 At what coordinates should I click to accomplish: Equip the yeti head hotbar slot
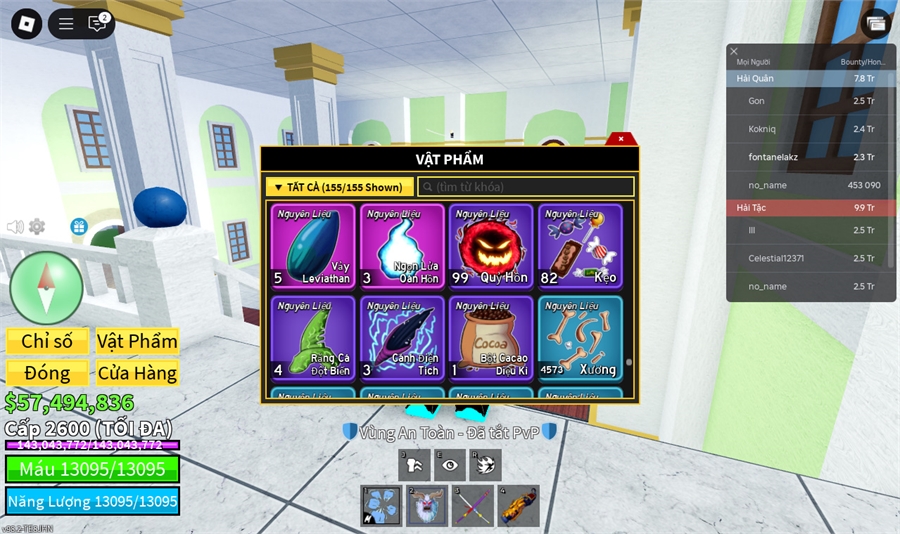click(425, 506)
